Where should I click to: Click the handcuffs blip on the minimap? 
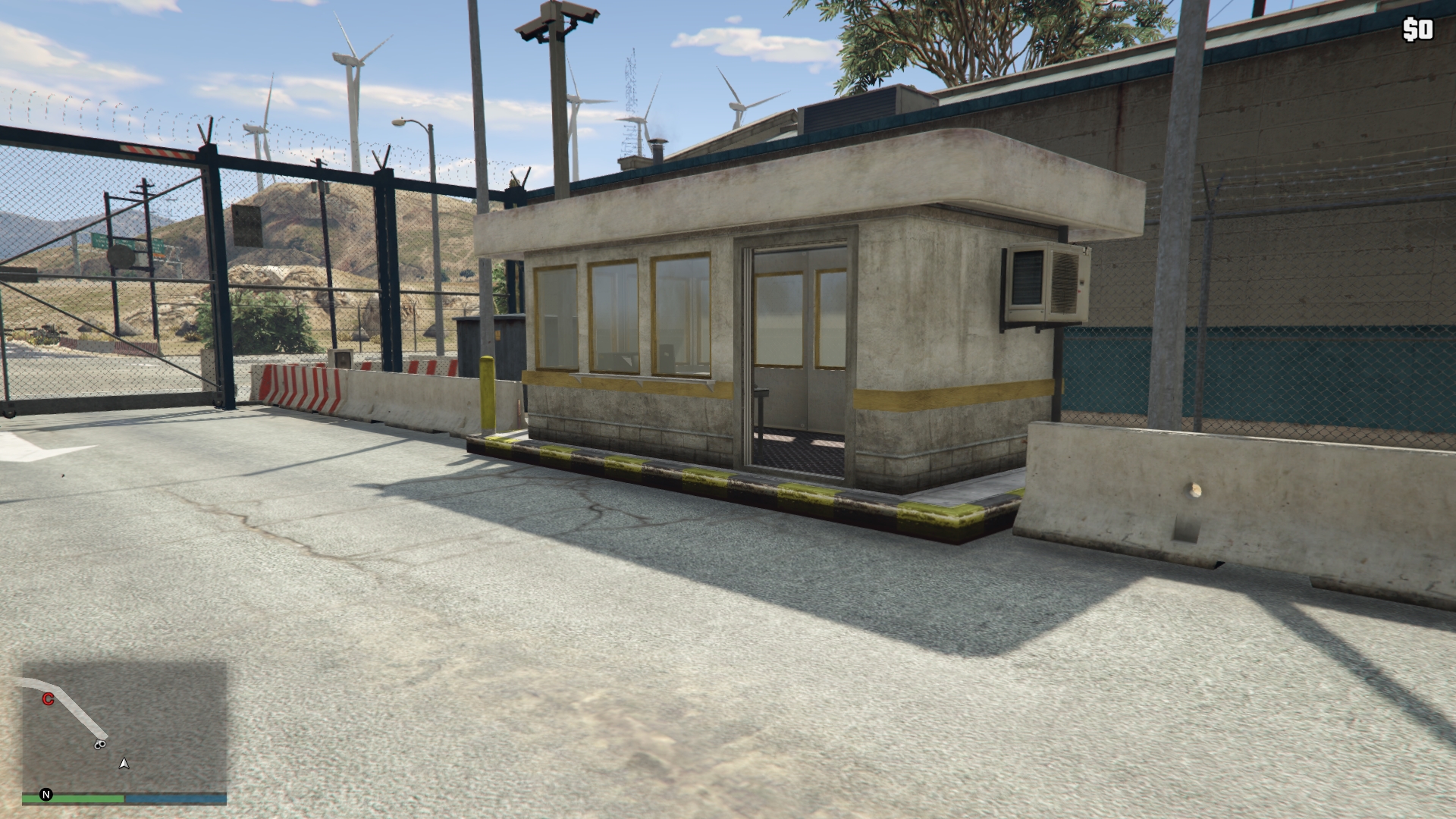(99, 745)
